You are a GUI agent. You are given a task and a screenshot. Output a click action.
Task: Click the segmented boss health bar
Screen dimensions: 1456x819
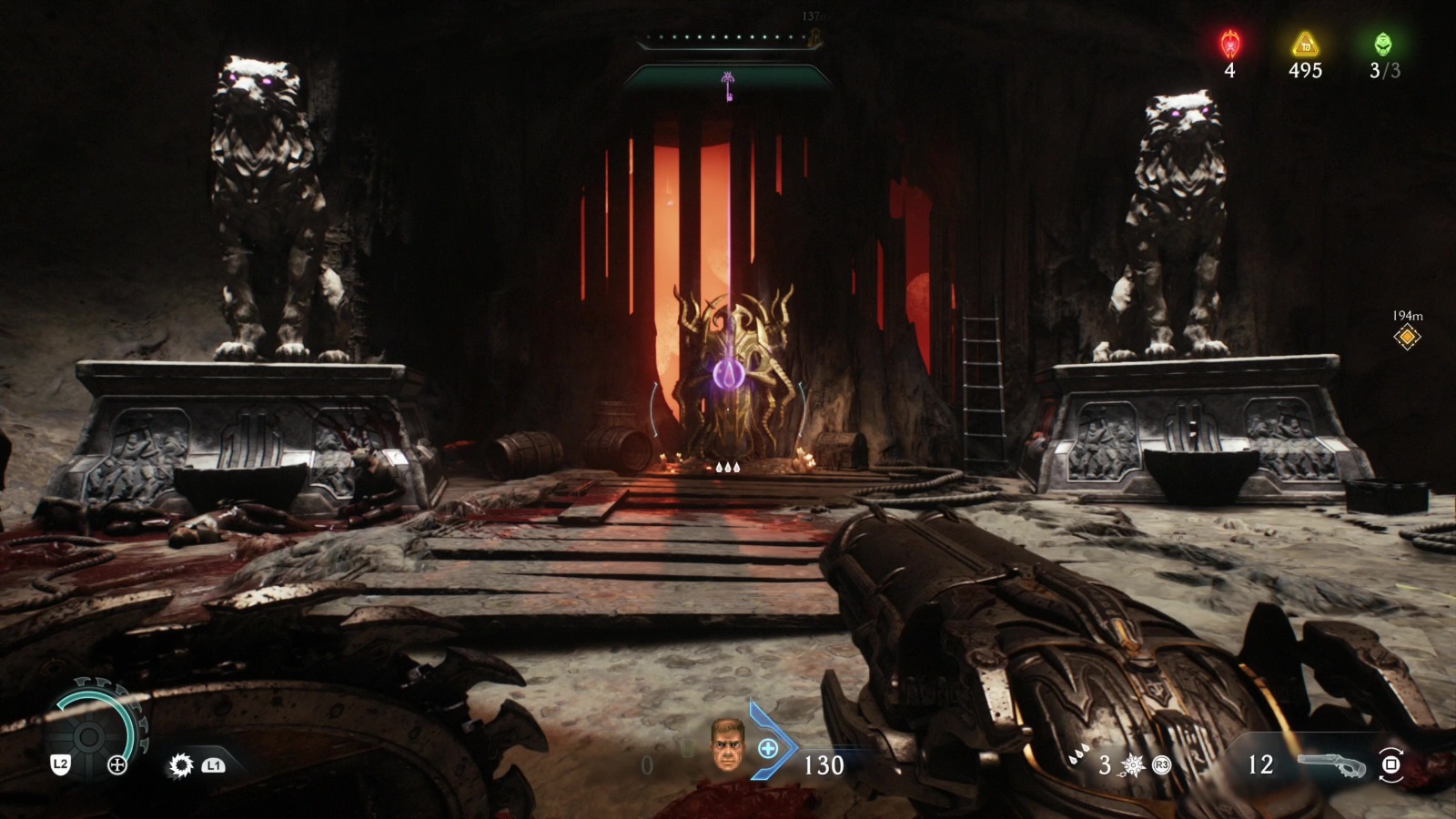click(728, 38)
